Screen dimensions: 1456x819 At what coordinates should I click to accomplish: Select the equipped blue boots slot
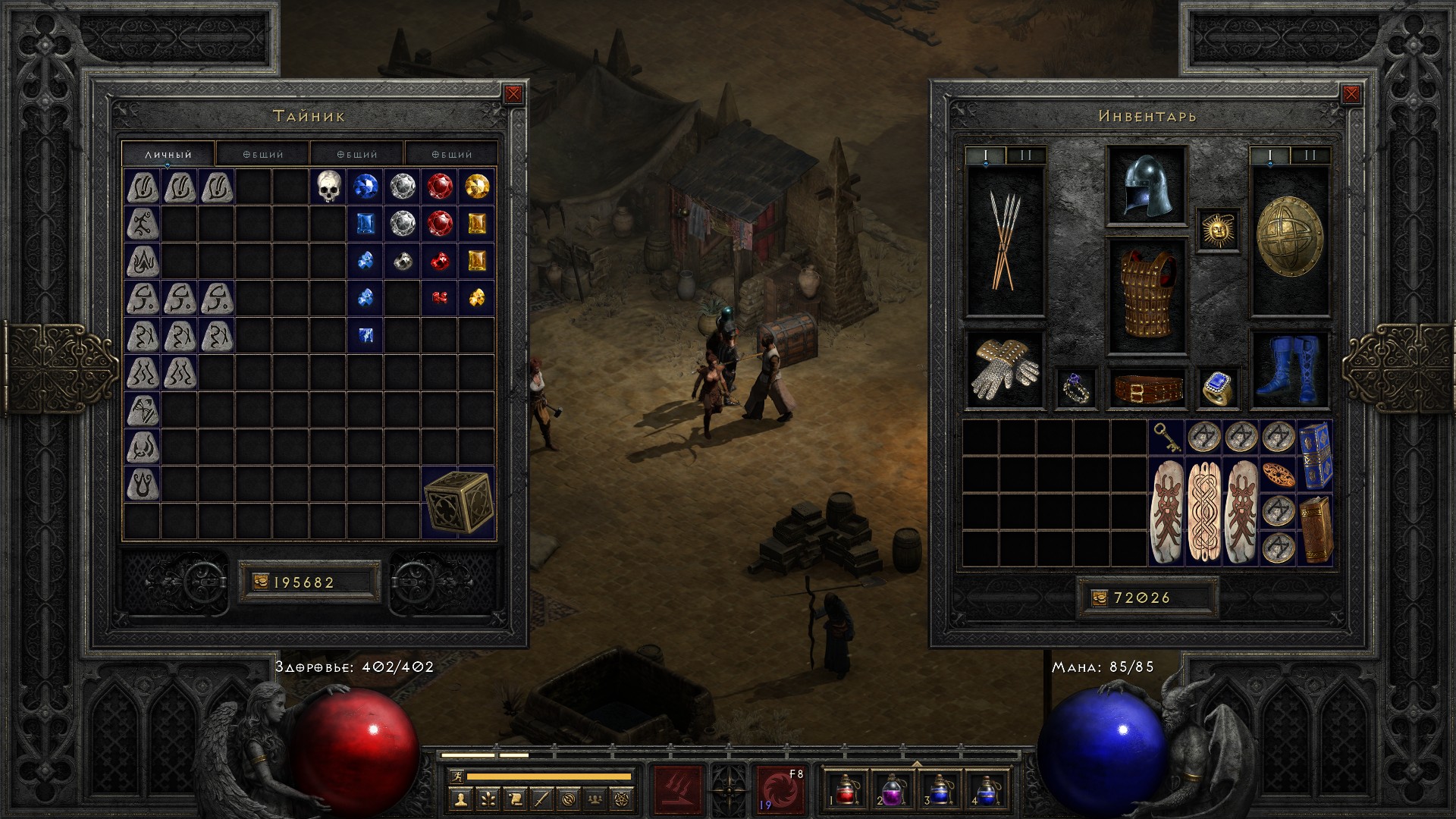[1289, 370]
